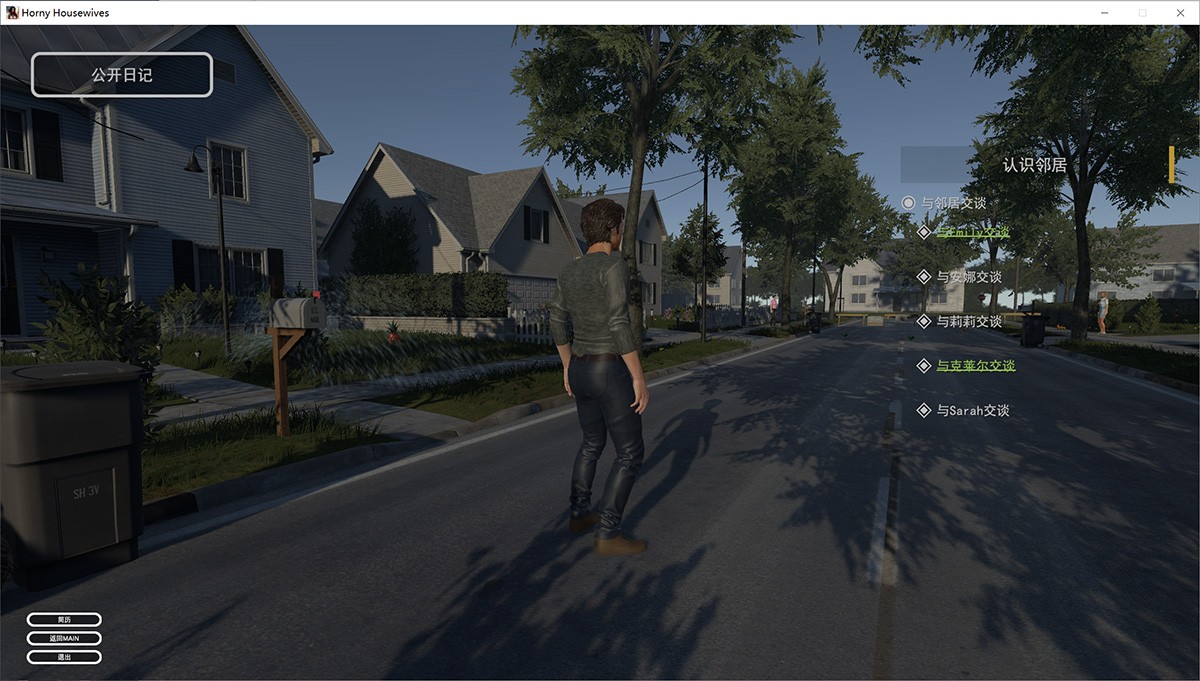Image resolution: width=1200 pixels, height=681 pixels.
Task: Select the 与安娜交谈 objective
Action: click(x=968, y=277)
